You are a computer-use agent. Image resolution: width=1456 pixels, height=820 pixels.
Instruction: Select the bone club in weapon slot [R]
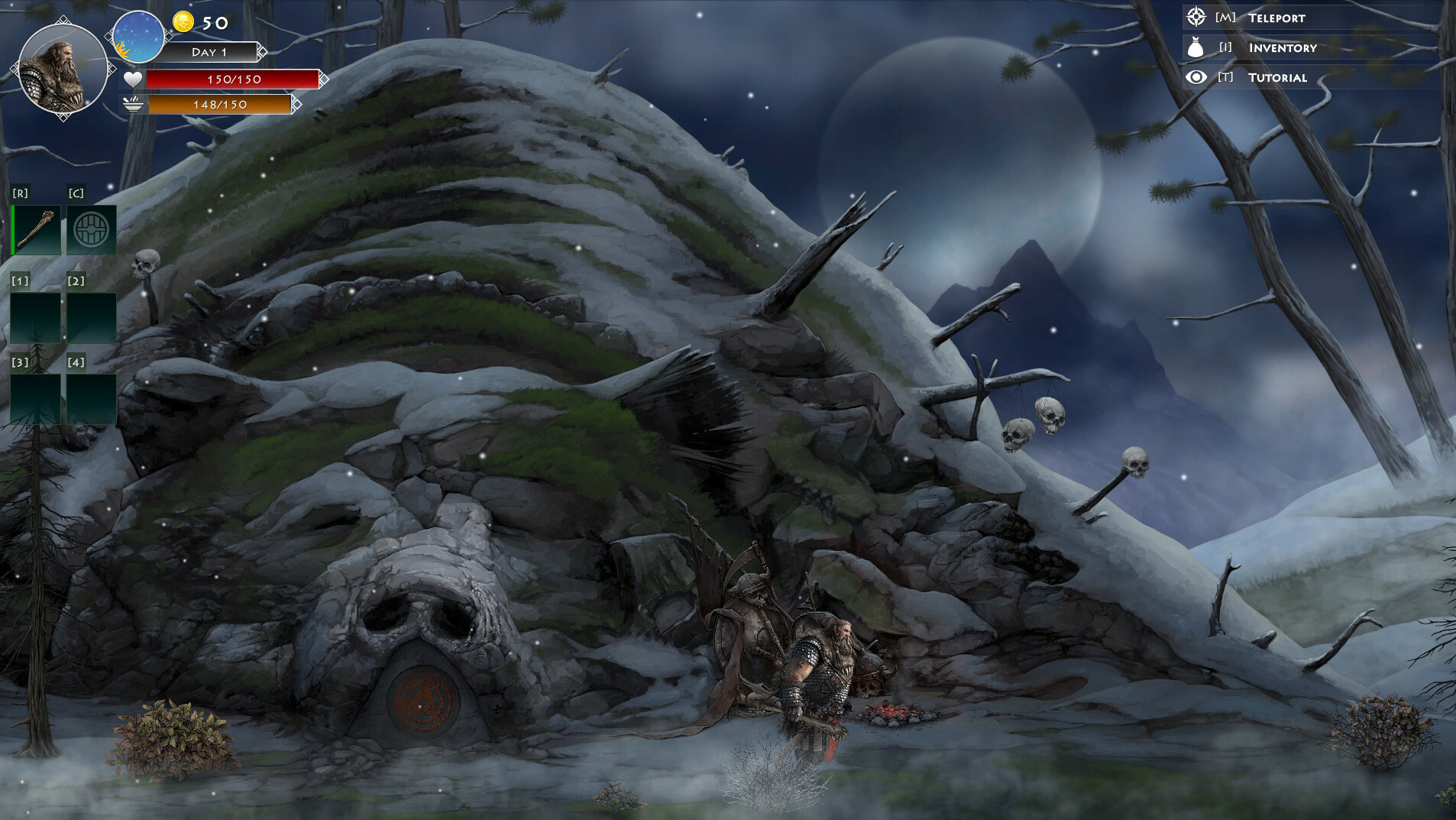(36, 228)
